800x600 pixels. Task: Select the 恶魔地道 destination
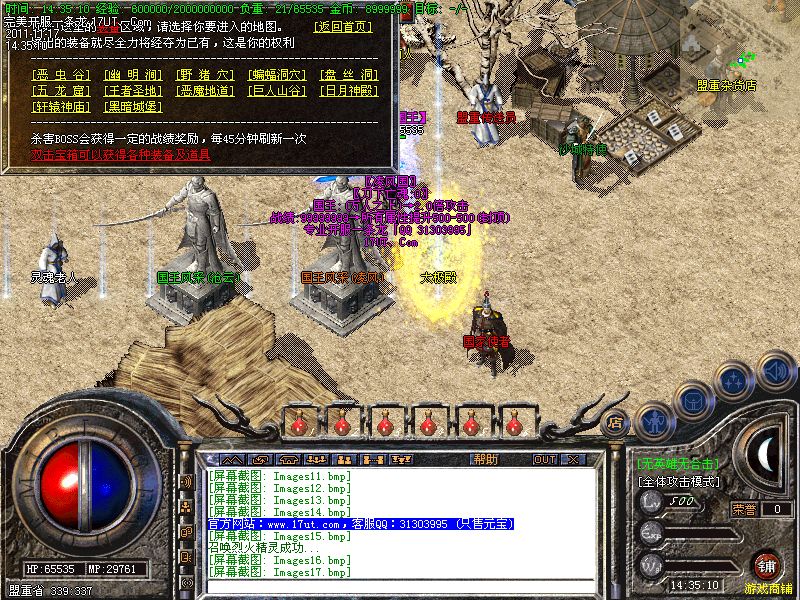click(x=204, y=91)
